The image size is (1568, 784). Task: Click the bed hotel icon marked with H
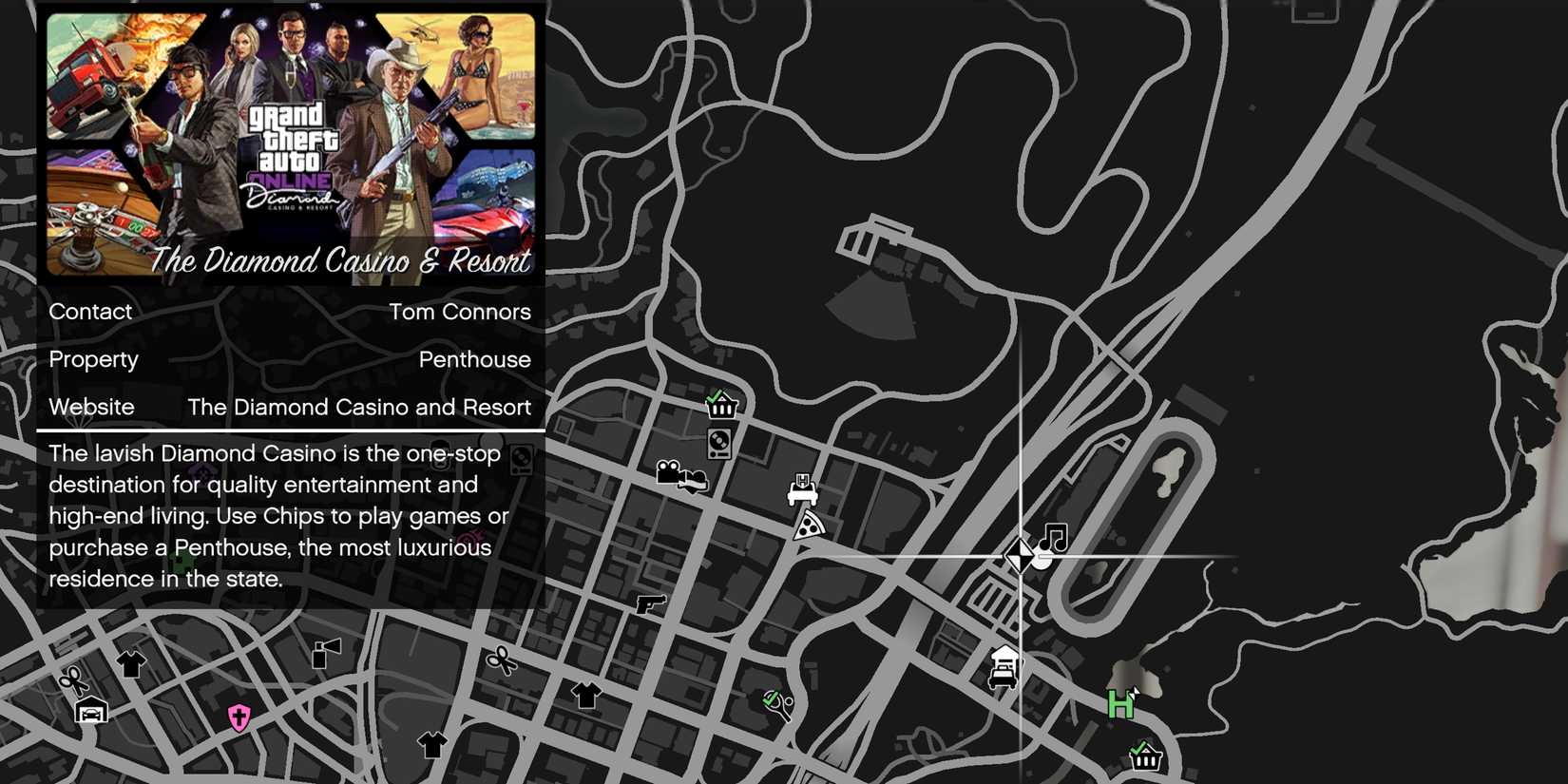(803, 489)
